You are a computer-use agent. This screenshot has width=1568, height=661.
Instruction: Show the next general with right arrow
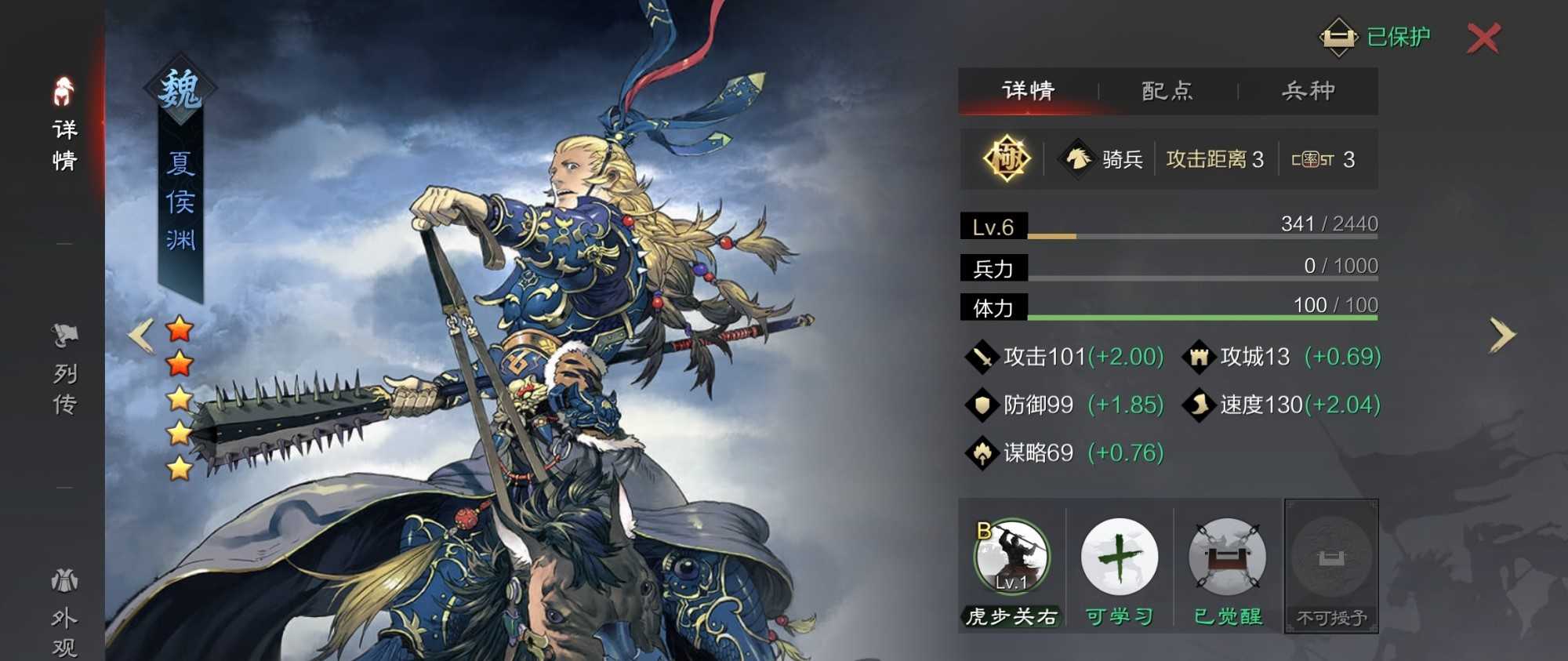click(1502, 336)
